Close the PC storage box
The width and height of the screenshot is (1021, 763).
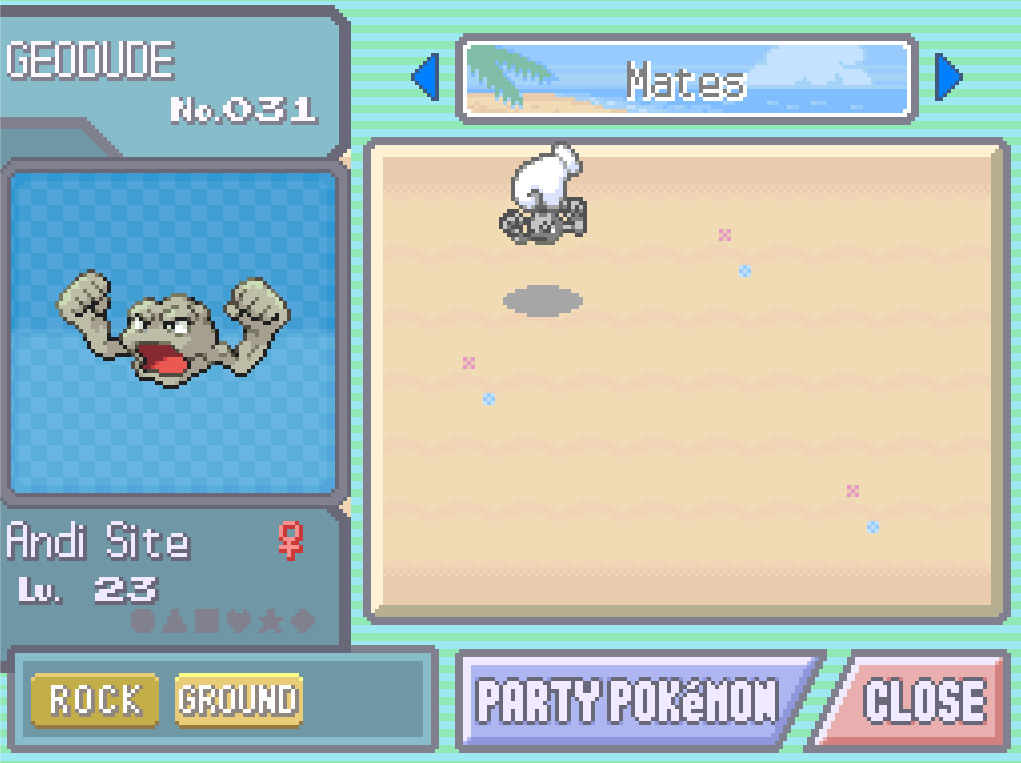922,701
